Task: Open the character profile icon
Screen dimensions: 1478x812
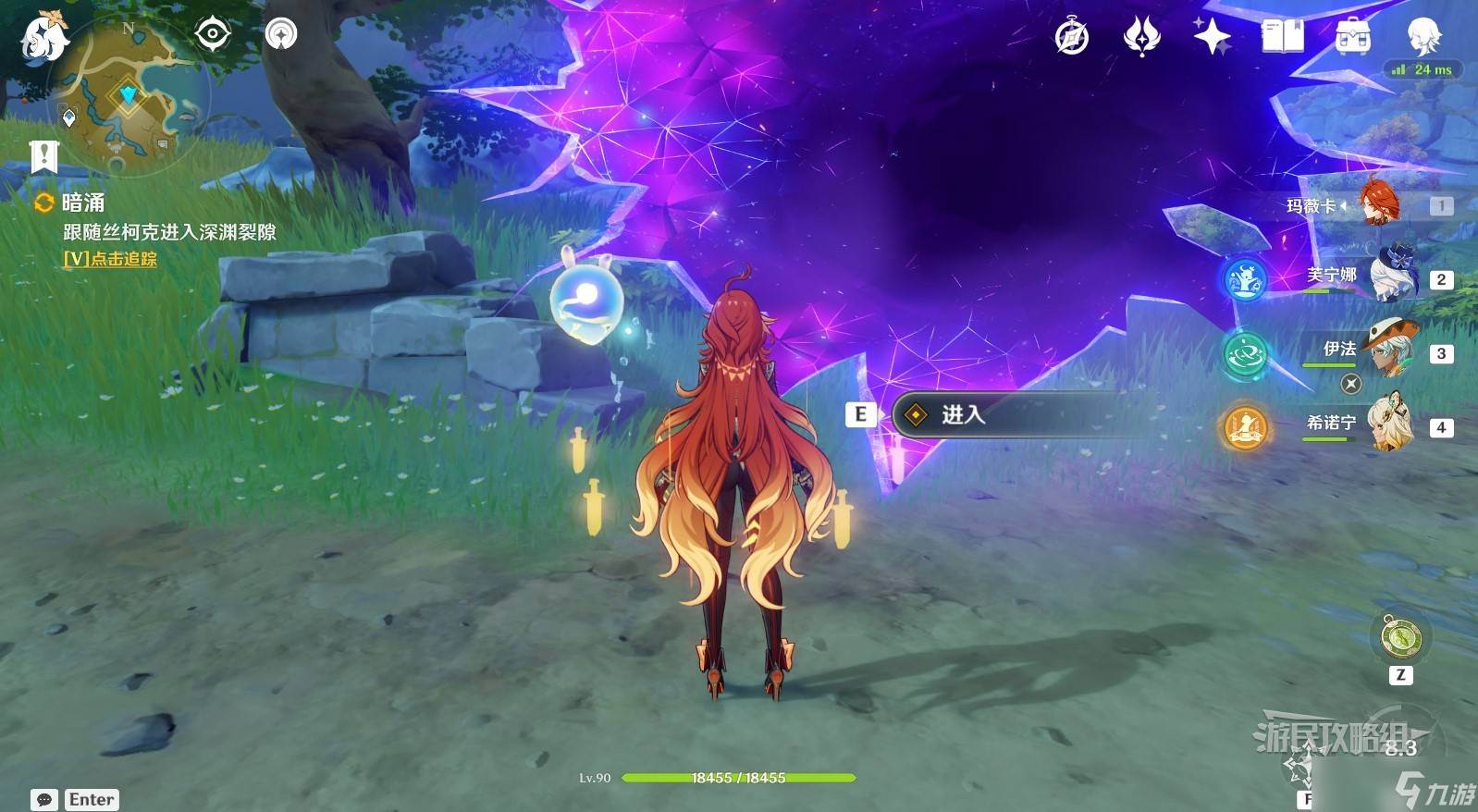Action: tap(1423, 37)
